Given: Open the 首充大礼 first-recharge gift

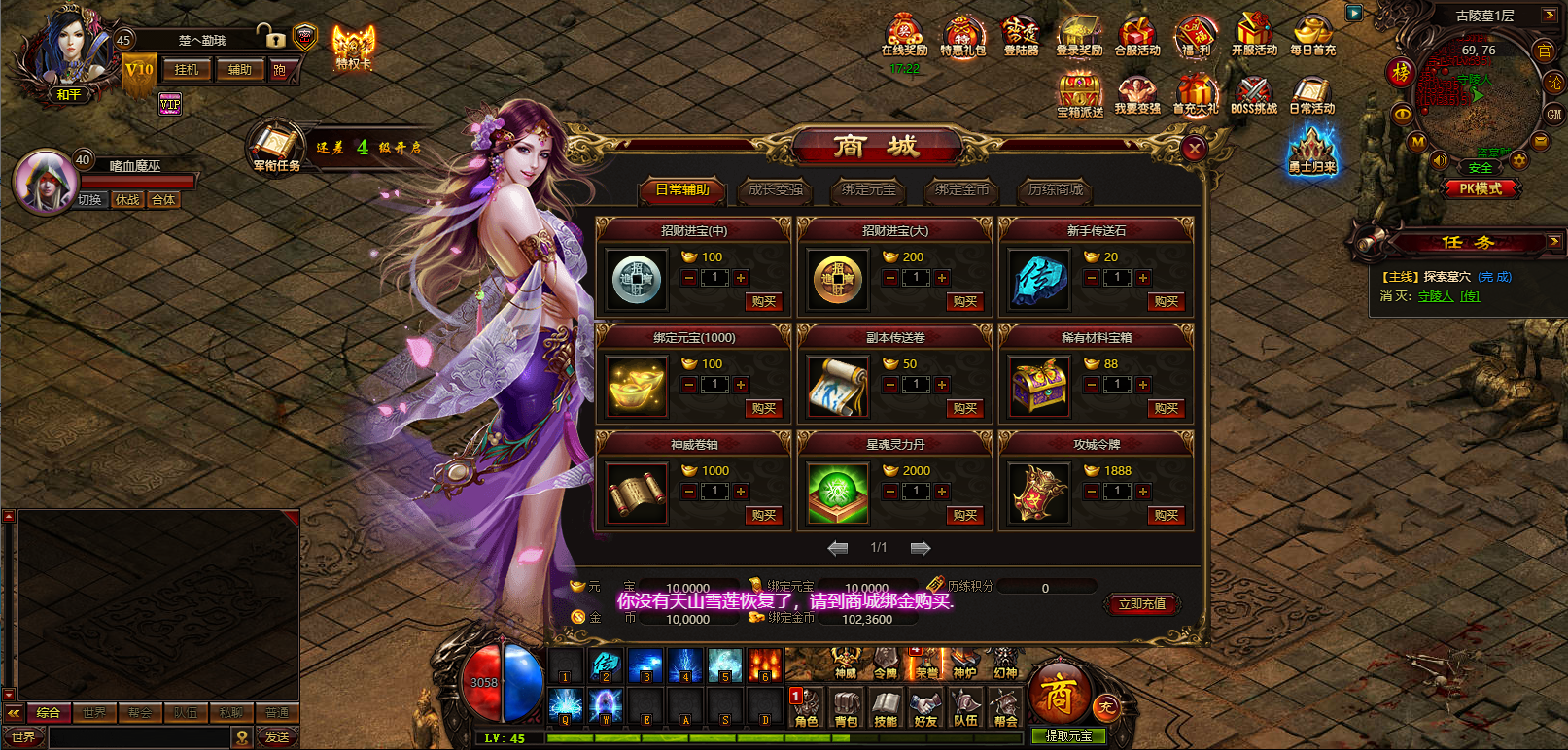Looking at the screenshot, I should coord(1195,96).
